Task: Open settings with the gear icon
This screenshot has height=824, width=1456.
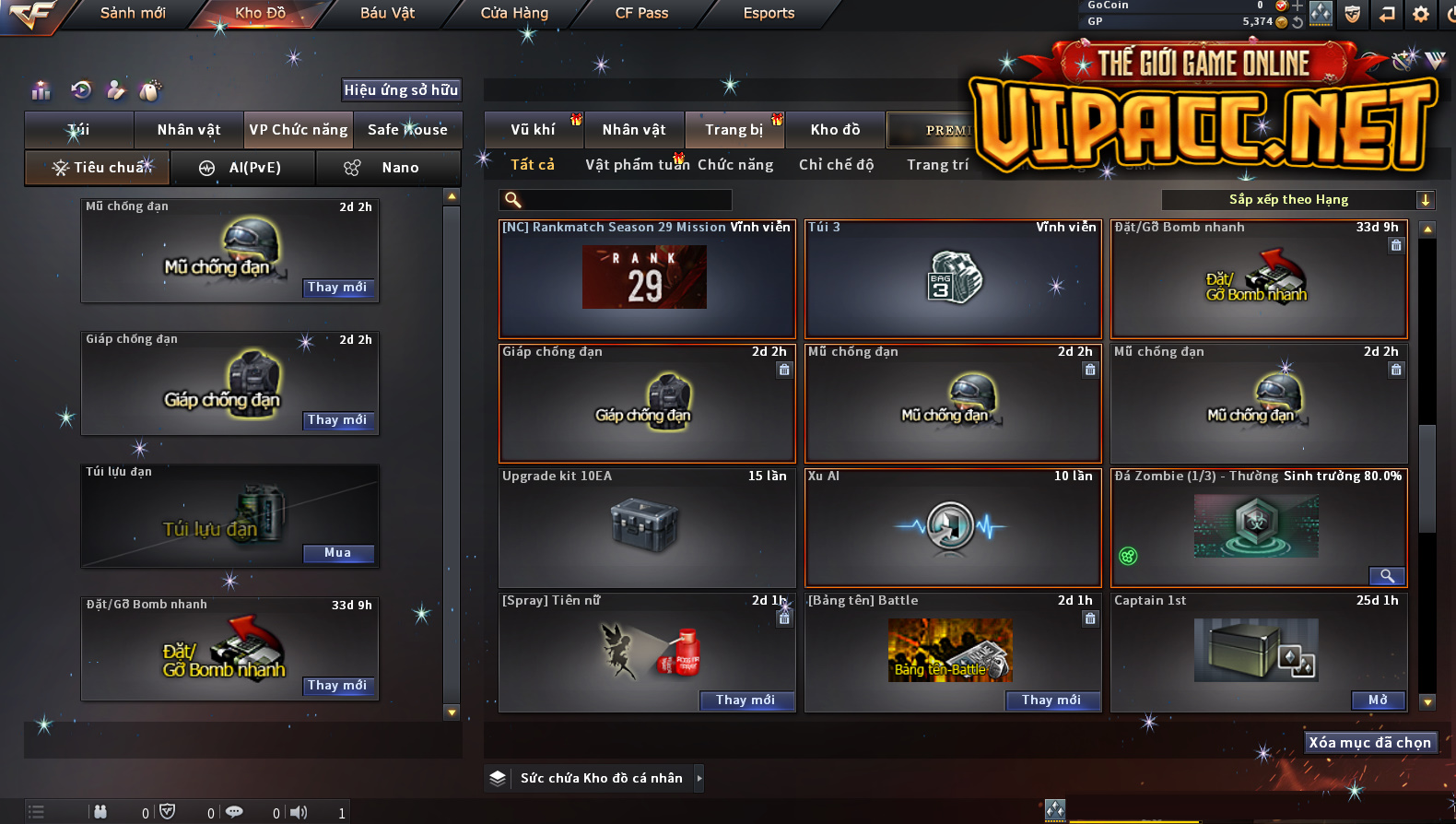Action: 1421,14
